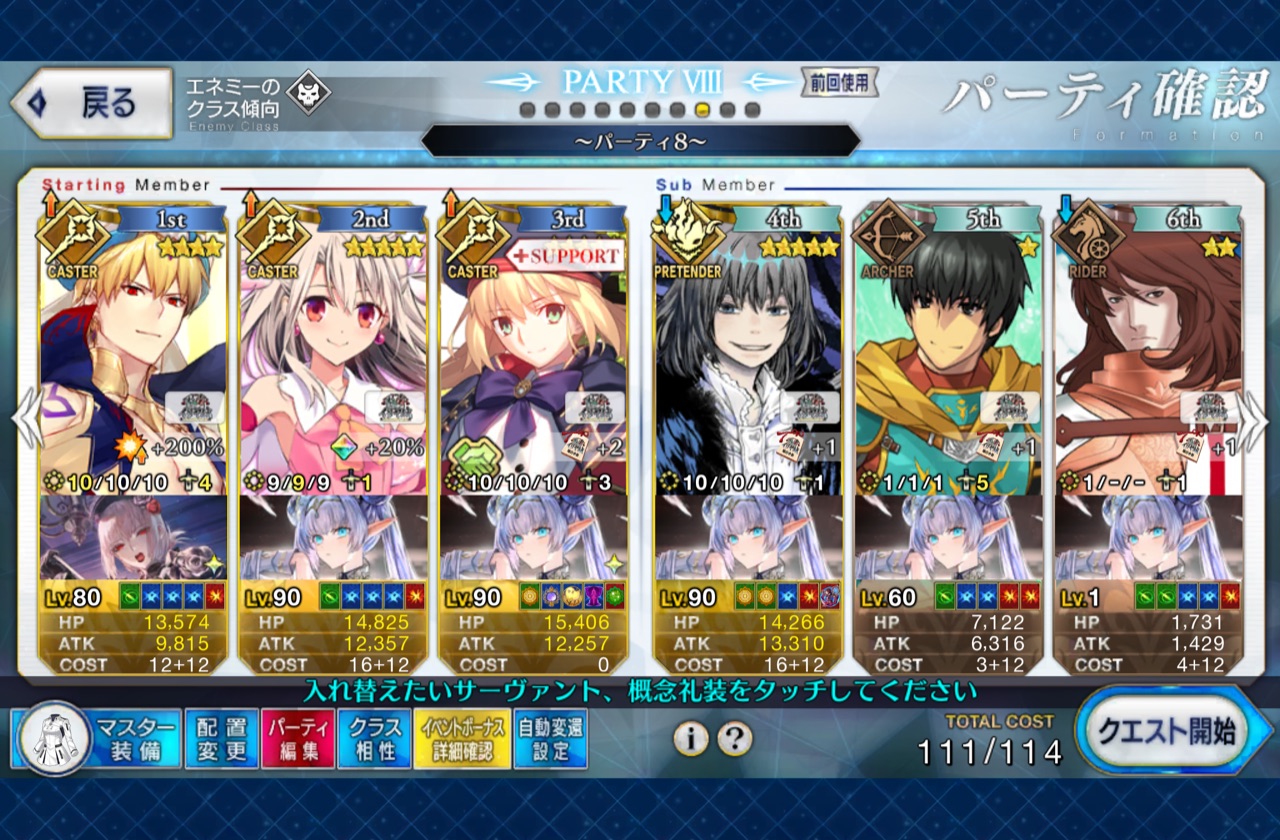Show クラス相性 class affinity chart
The image size is (1280, 840).
[x=374, y=739]
